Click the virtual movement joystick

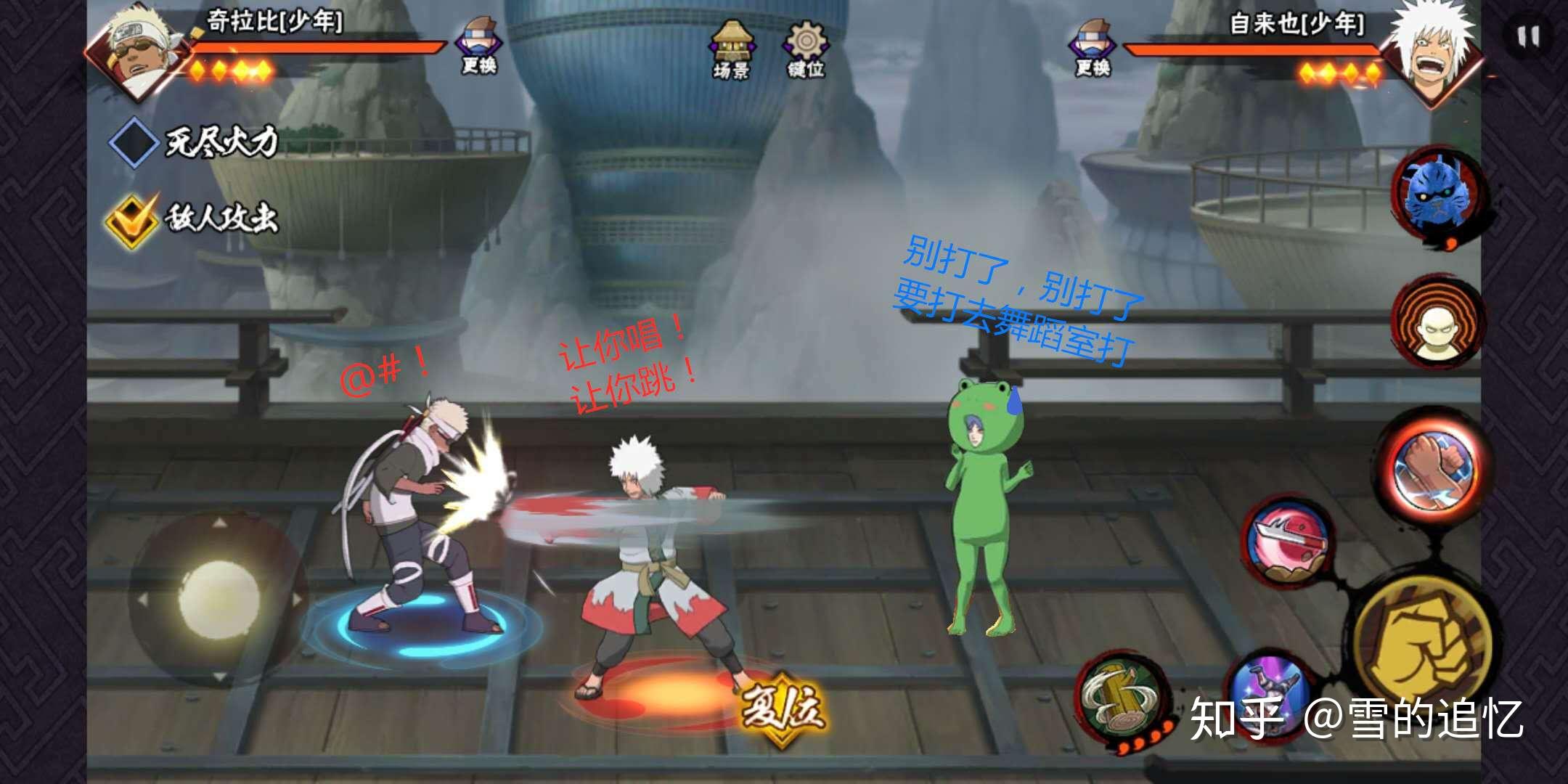(218, 599)
